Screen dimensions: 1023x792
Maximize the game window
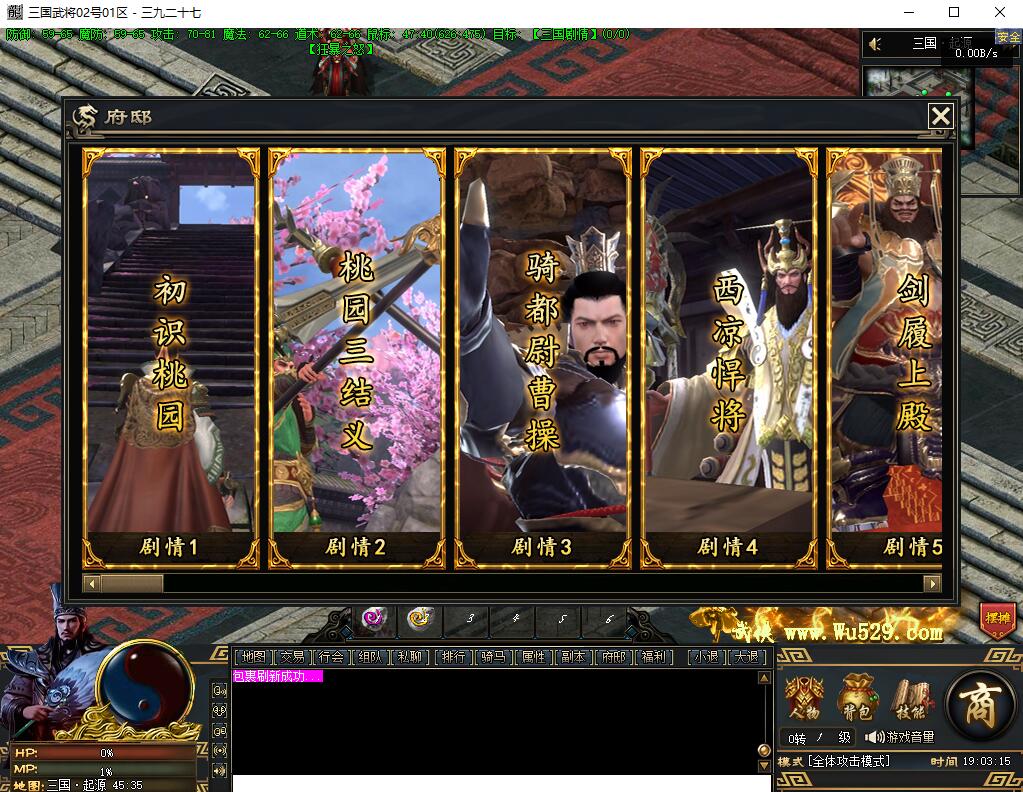pos(954,13)
